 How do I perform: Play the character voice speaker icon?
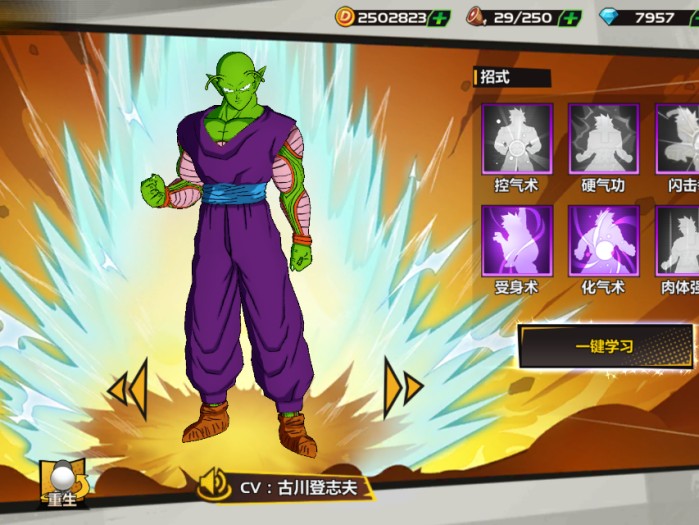(214, 486)
